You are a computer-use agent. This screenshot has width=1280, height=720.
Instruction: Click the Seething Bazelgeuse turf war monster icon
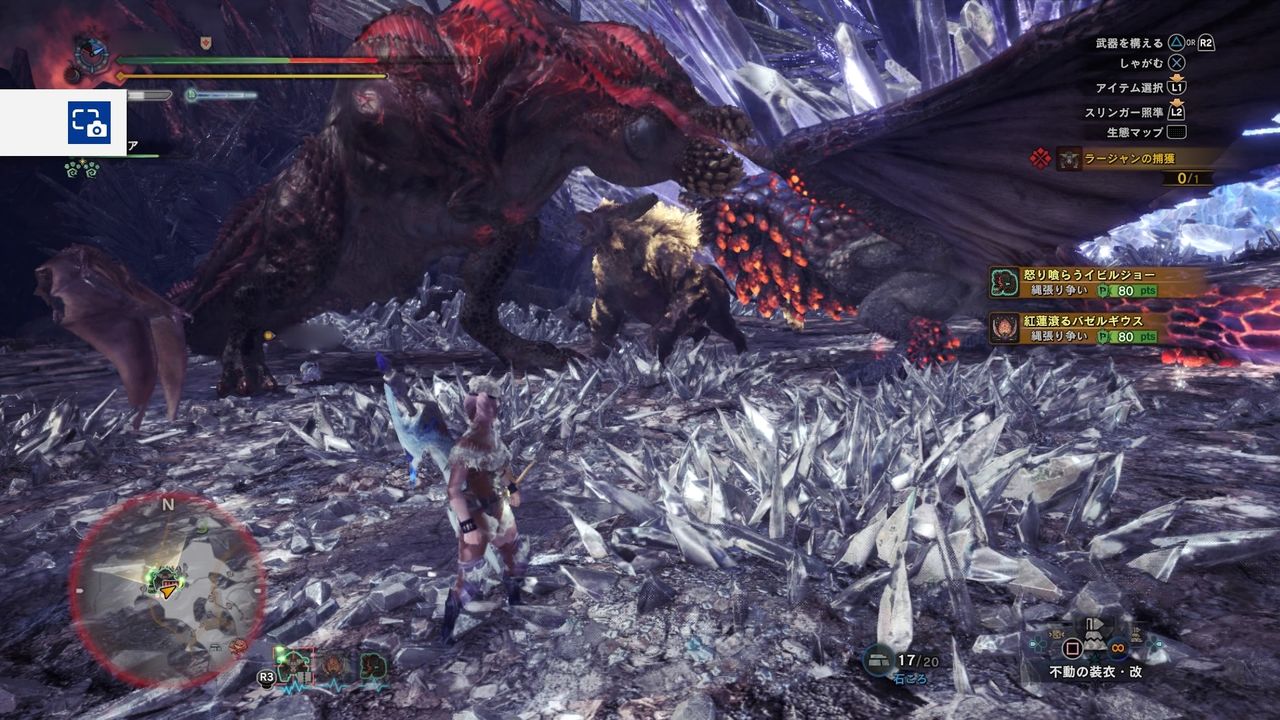[1005, 327]
